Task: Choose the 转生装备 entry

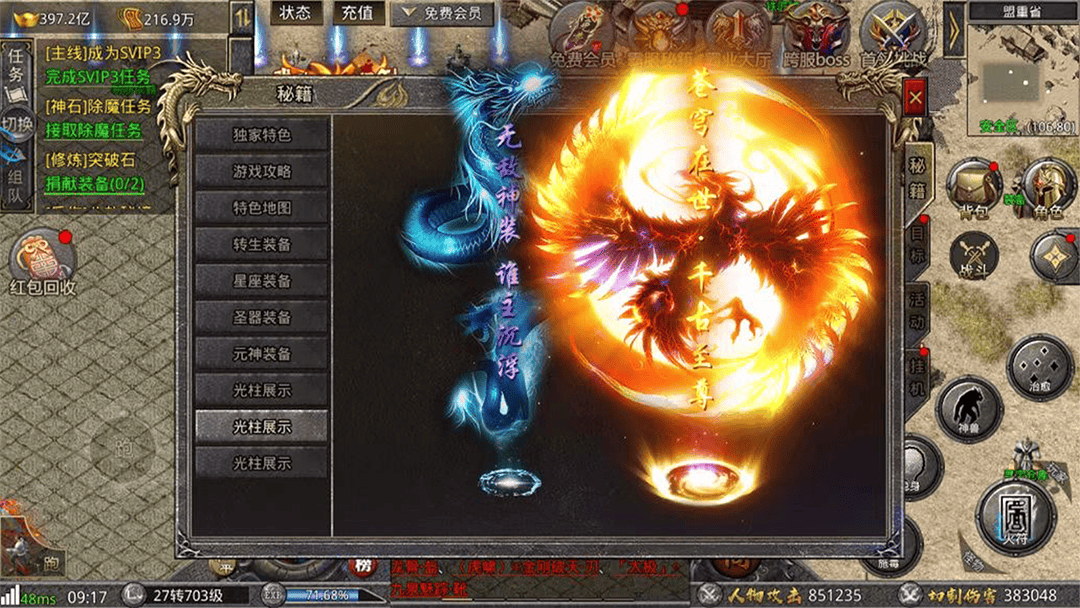Action: click(x=262, y=244)
